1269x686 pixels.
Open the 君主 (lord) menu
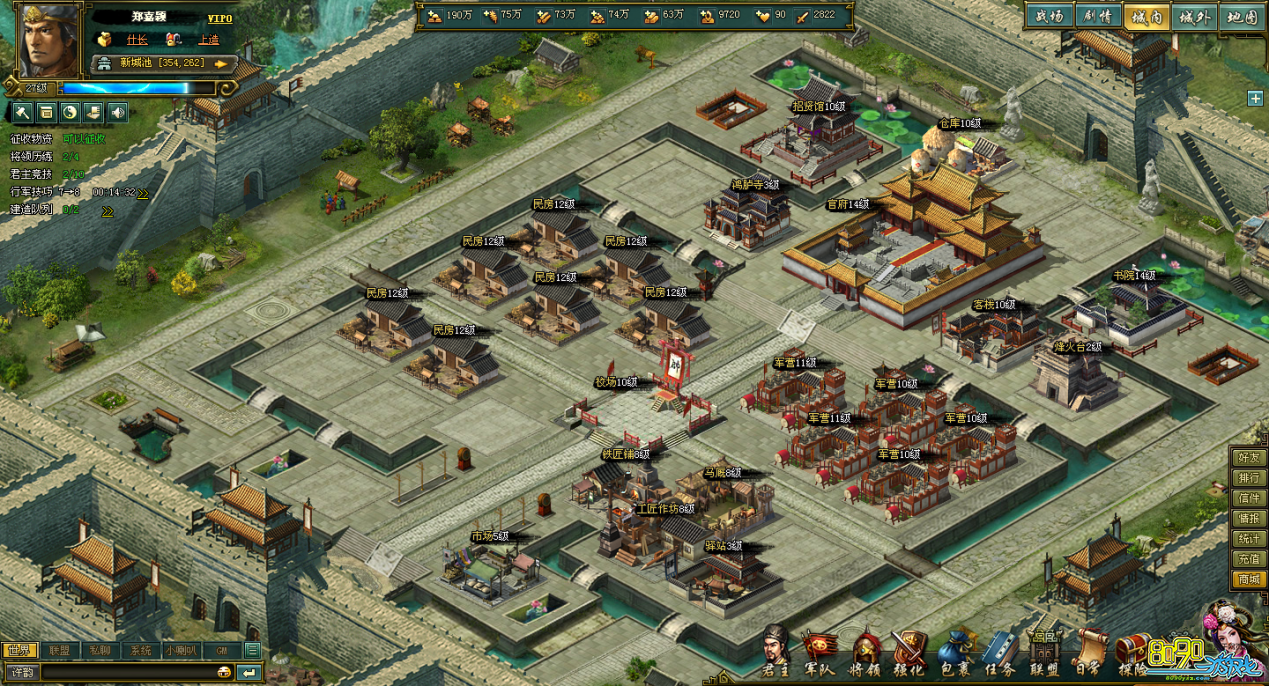click(775, 650)
